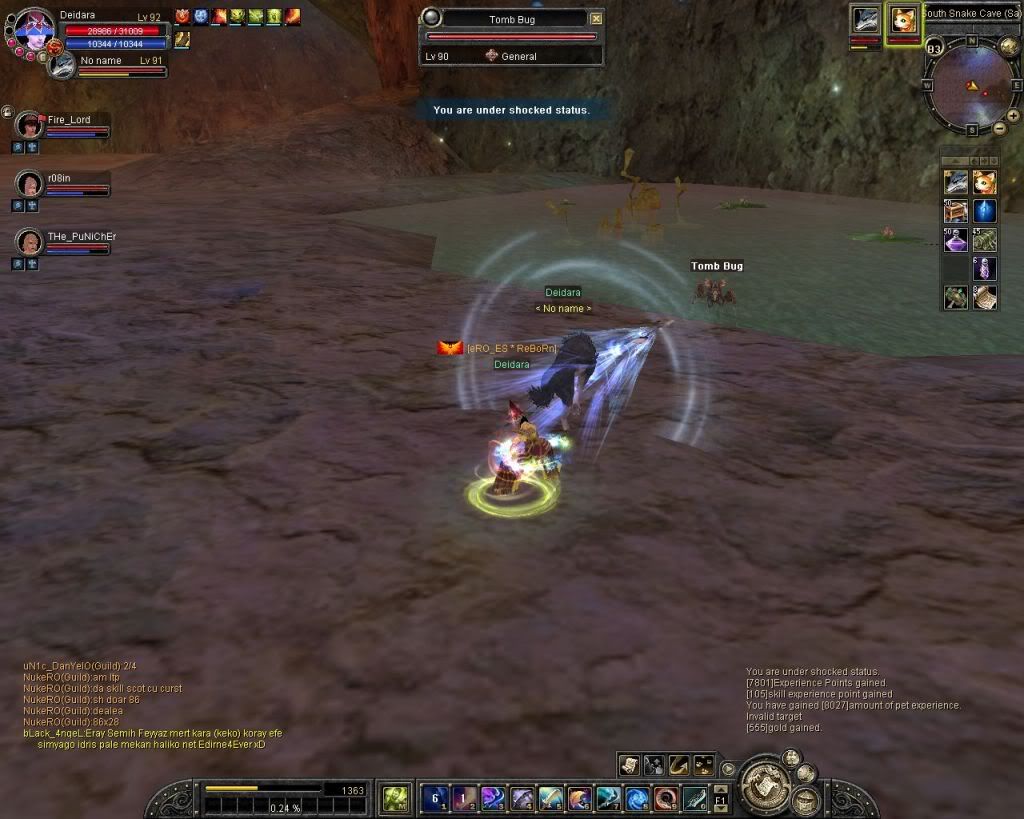This screenshot has width=1024, height=819.
Task: Activate hotbar skill in slot 1
Action: 435,798
